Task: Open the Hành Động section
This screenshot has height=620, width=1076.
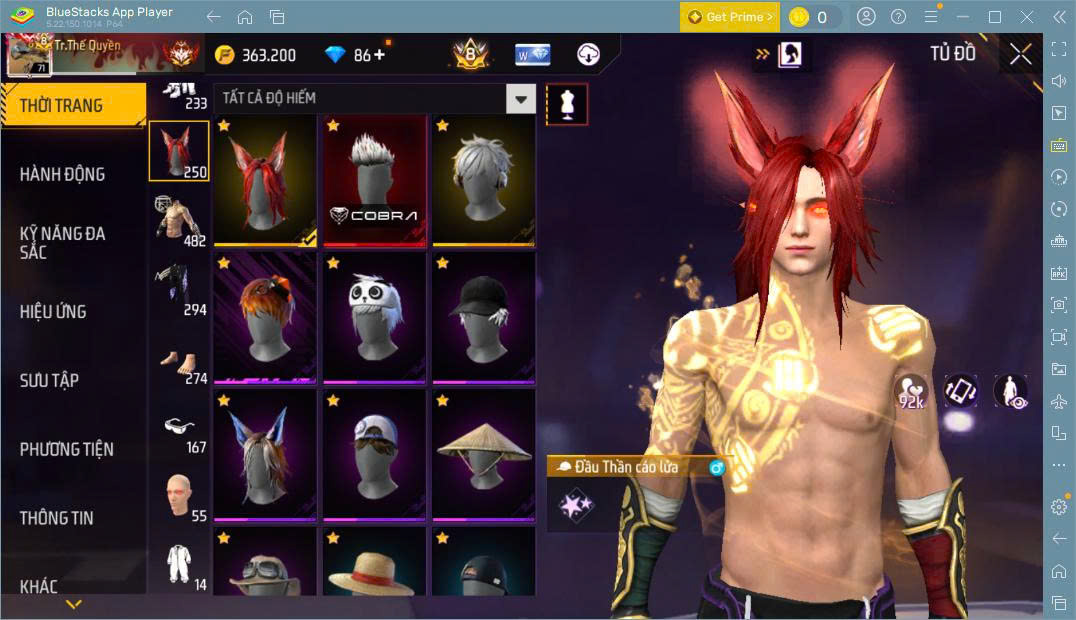Action: (62, 174)
